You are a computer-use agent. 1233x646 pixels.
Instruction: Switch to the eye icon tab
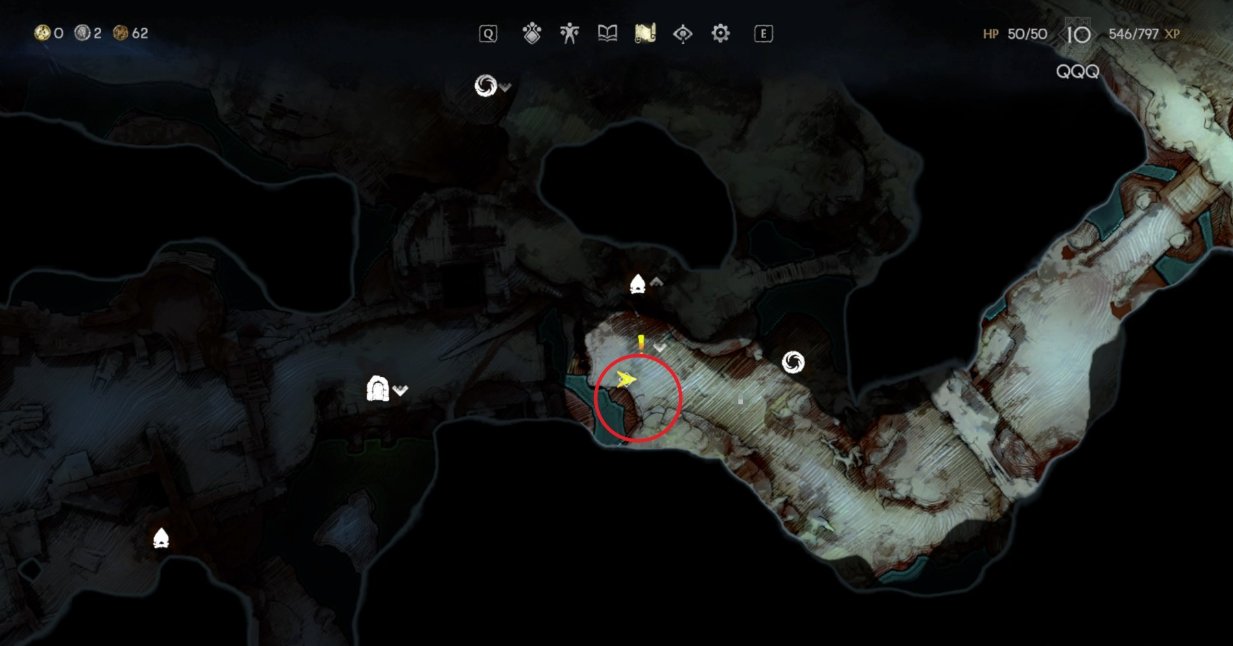(683, 34)
